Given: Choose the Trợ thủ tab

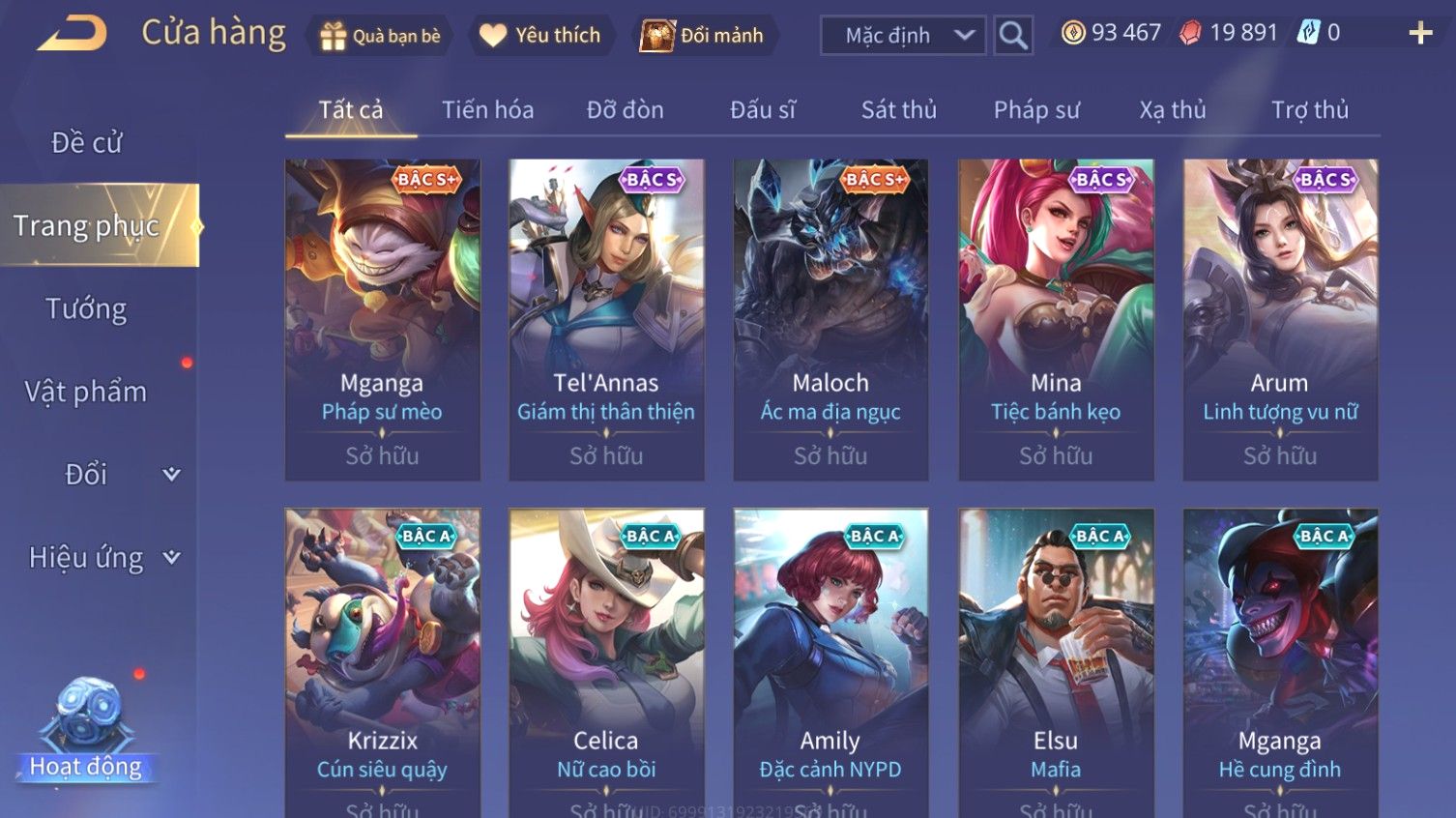Looking at the screenshot, I should pos(1309,110).
